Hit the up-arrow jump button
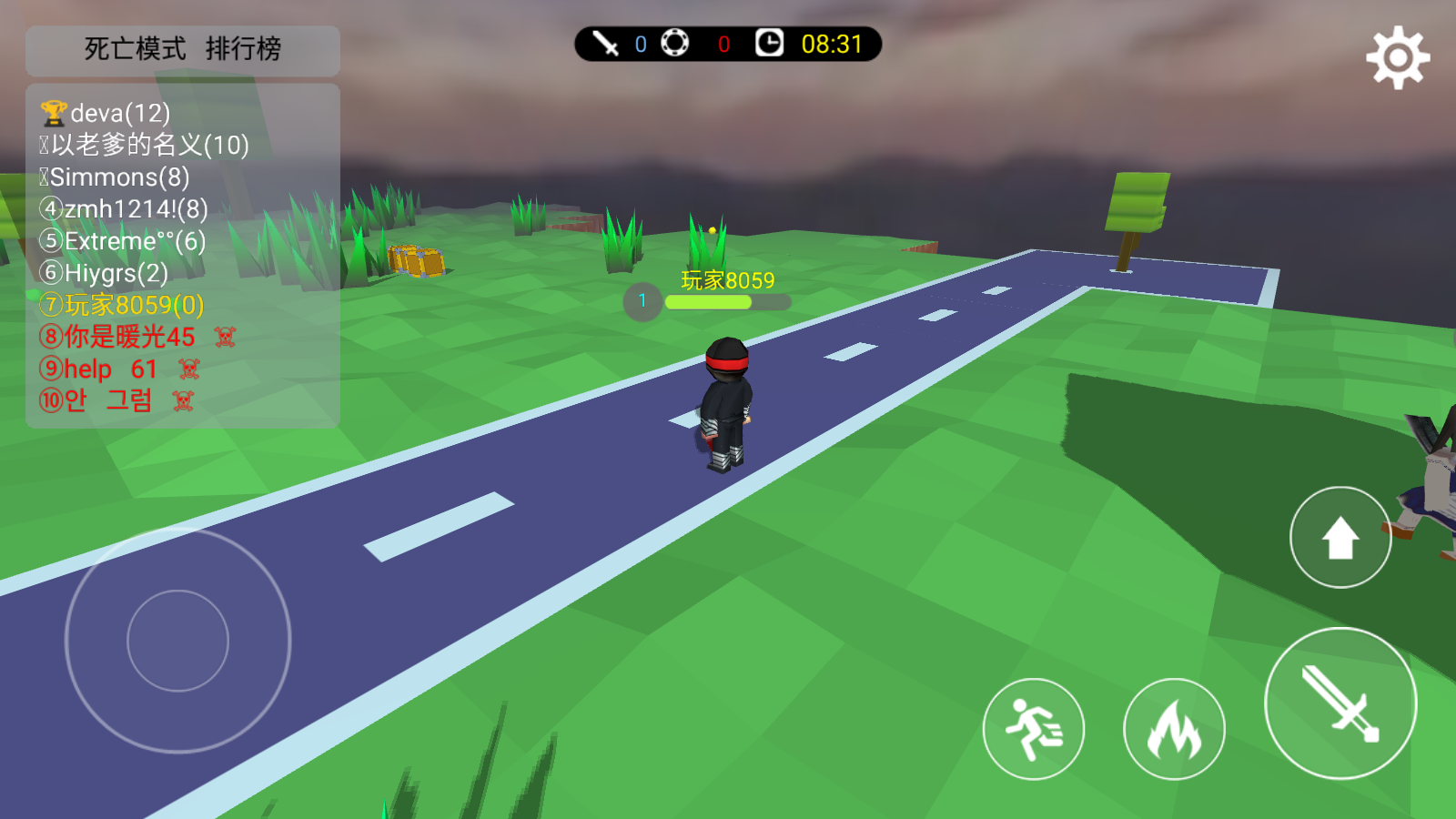This screenshot has width=1456, height=819. point(1340,538)
